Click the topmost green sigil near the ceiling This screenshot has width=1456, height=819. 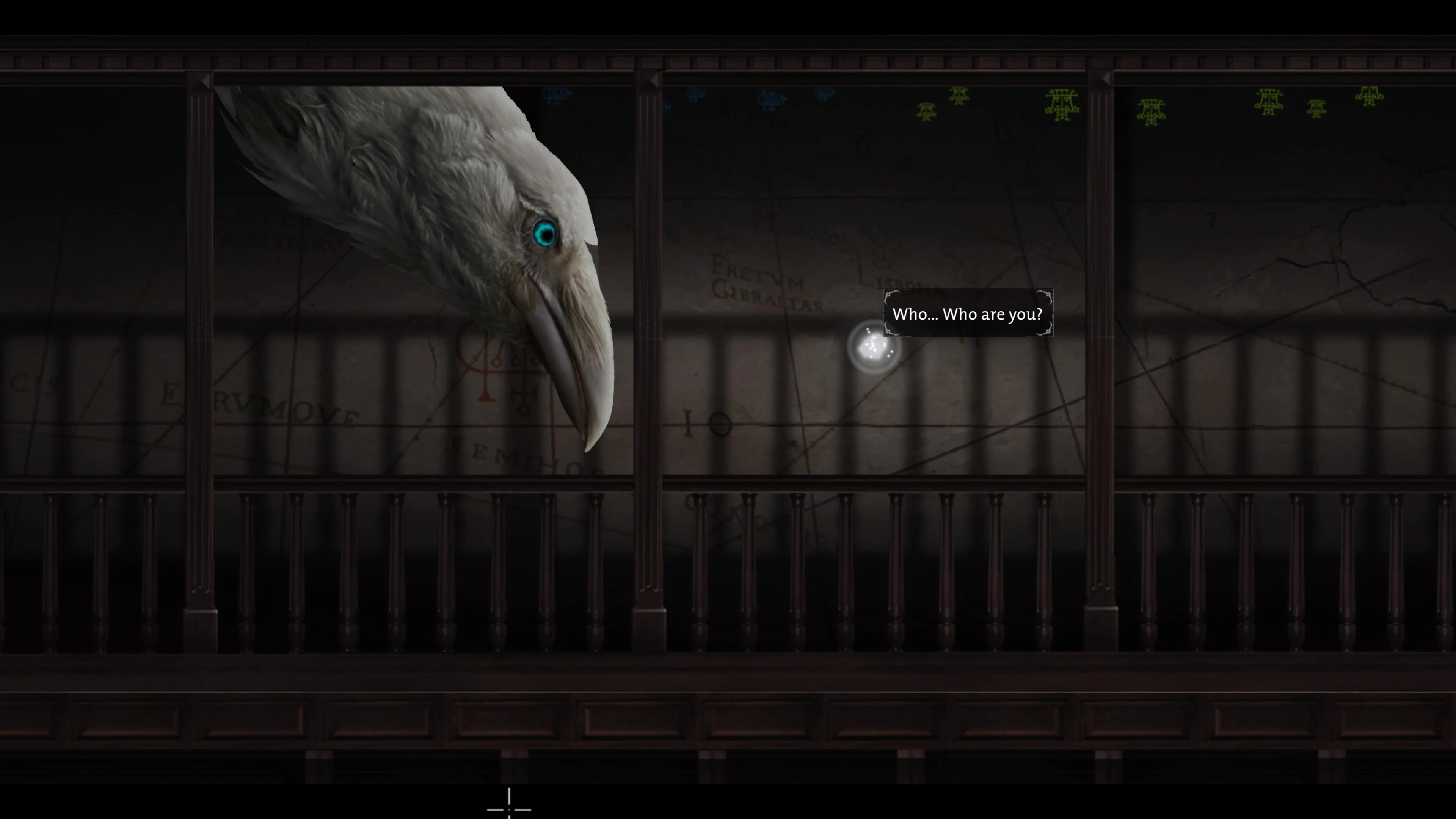[x=959, y=95]
